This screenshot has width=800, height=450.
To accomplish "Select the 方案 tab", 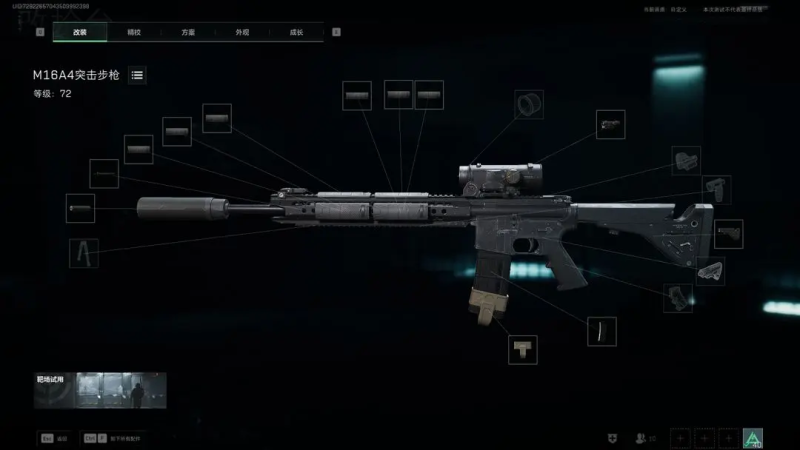I will [x=188, y=32].
